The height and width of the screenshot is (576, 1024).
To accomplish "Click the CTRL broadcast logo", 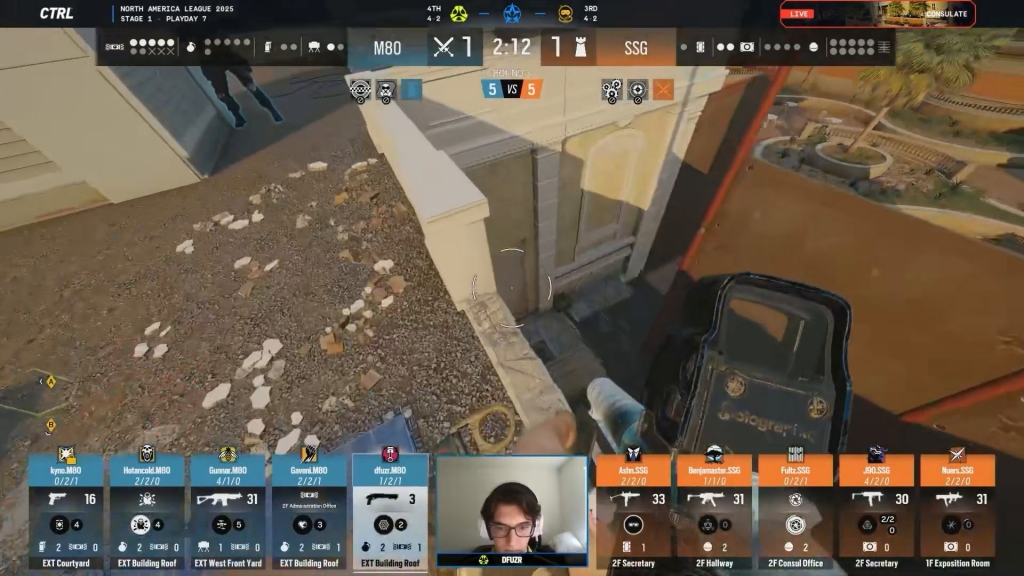I will pos(56,13).
